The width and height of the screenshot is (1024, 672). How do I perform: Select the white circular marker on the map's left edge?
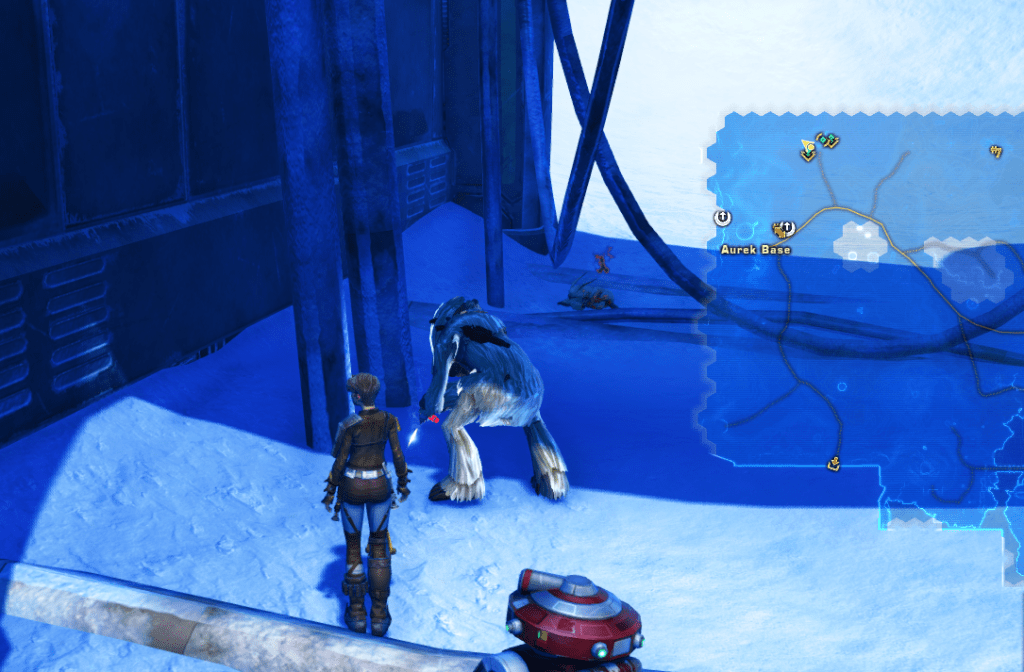(723, 217)
